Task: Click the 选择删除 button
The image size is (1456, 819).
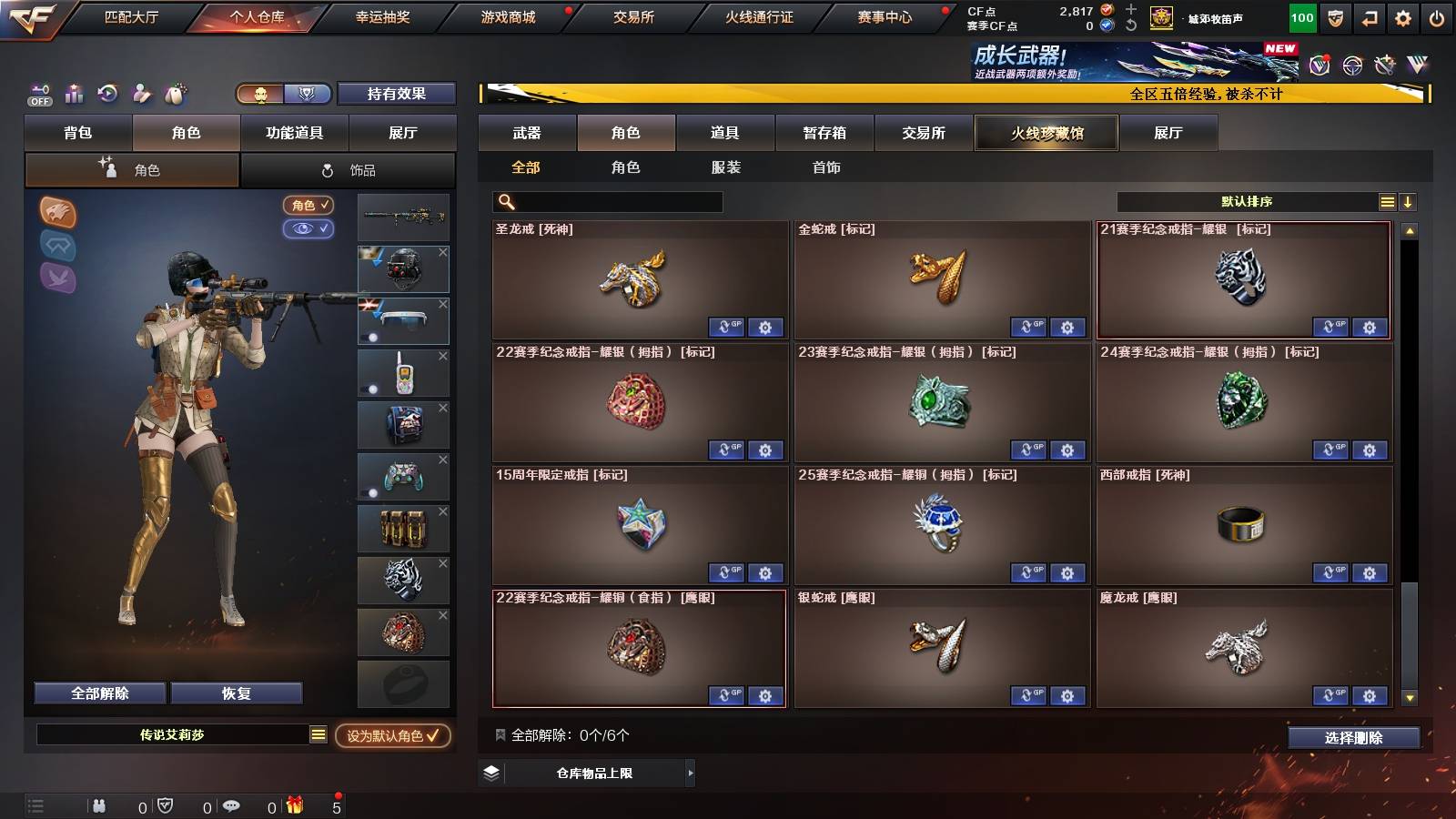Action: [1353, 738]
